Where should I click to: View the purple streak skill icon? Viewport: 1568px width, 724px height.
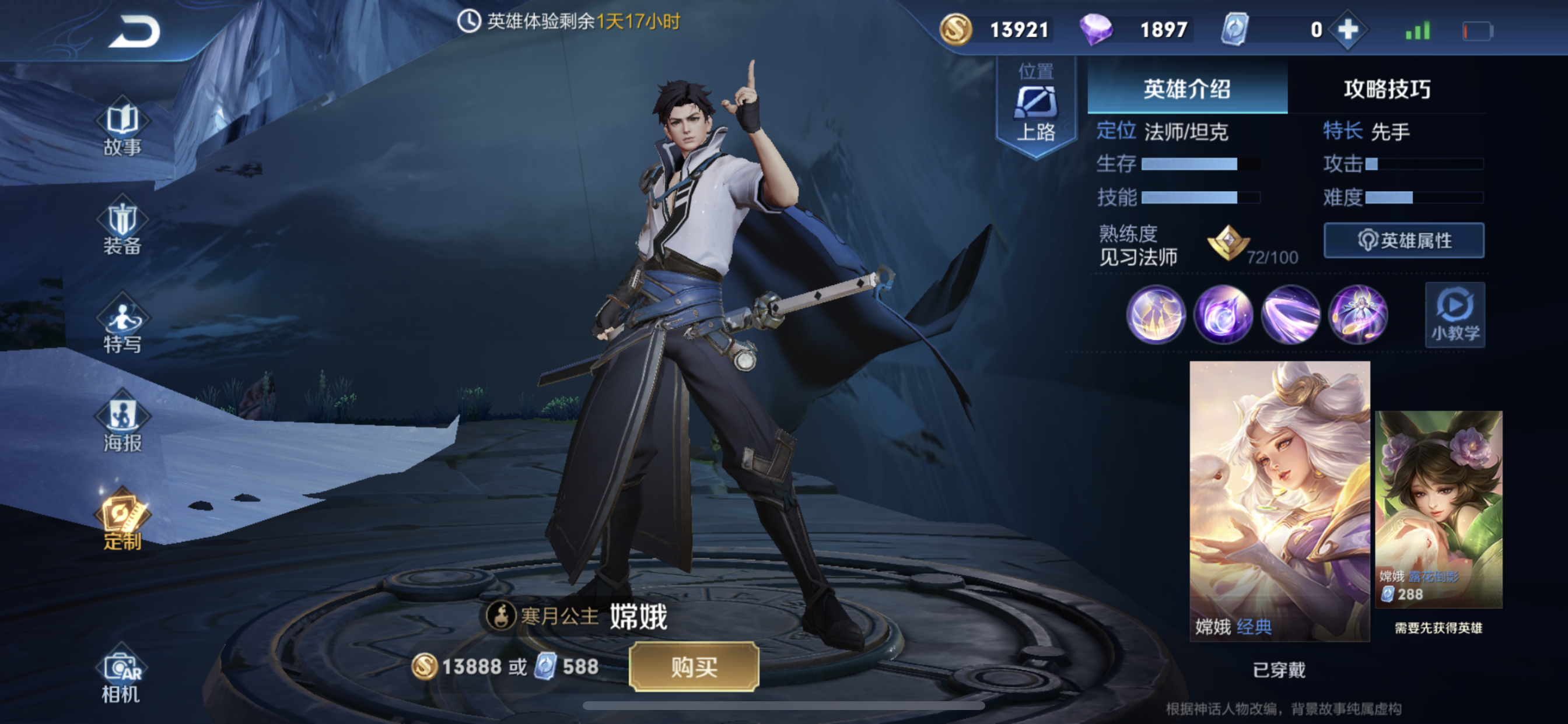pos(1290,315)
